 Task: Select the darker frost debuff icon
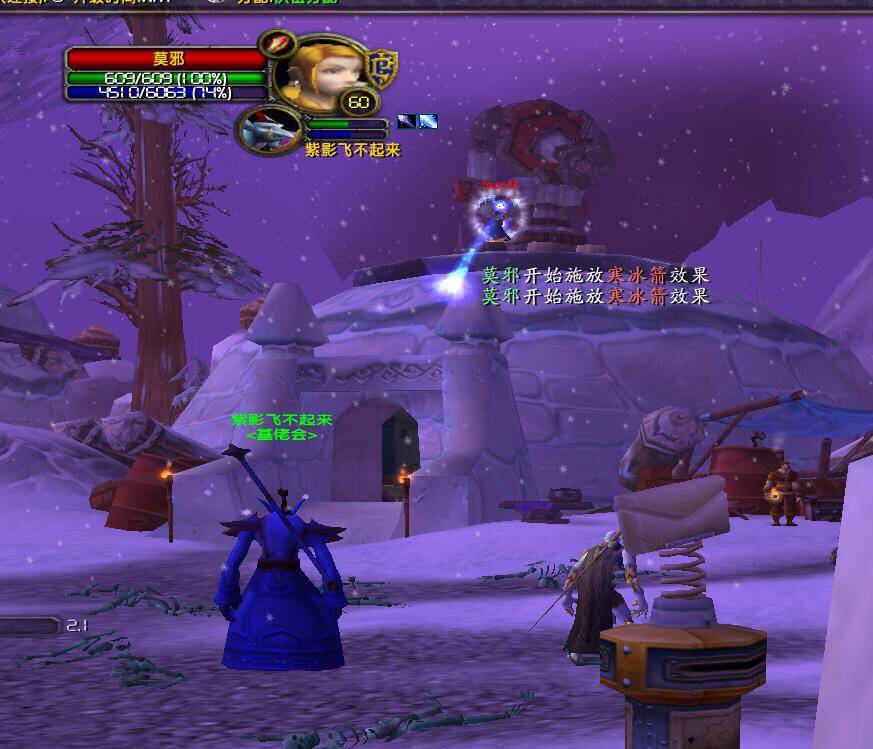(406, 122)
